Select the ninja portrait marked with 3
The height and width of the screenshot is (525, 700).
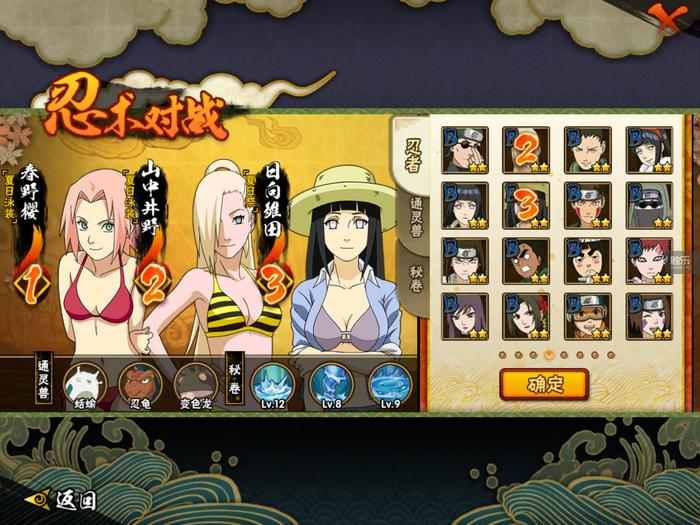(526, 206)
